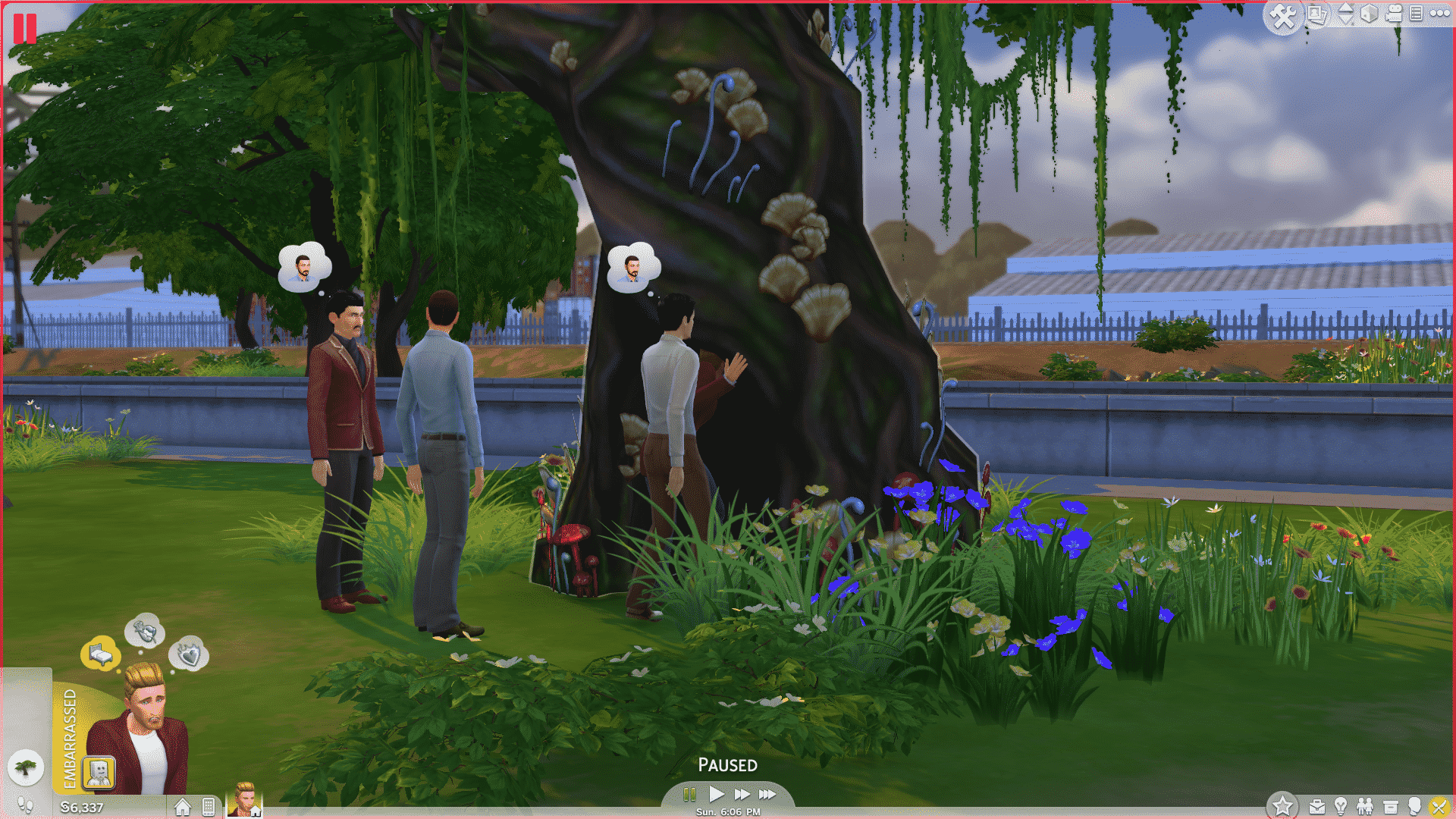This screenshot has height=819, width=1456.
Task: Open the Relationships panel with two figures
Action: 1365,806
